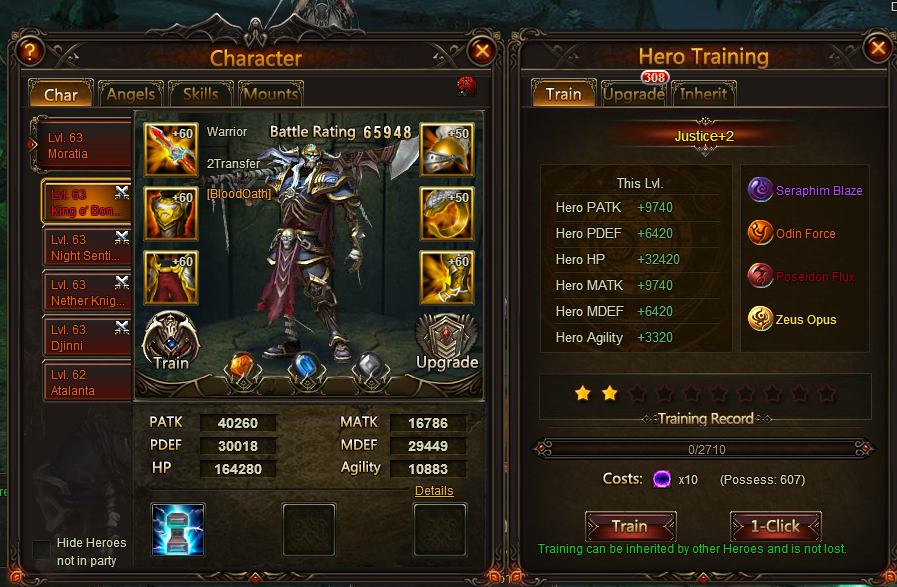Click the round Train button beside the hero
The height and width of the screenshot is (587, 897).
pyautogui.click(x=171, y=342)
